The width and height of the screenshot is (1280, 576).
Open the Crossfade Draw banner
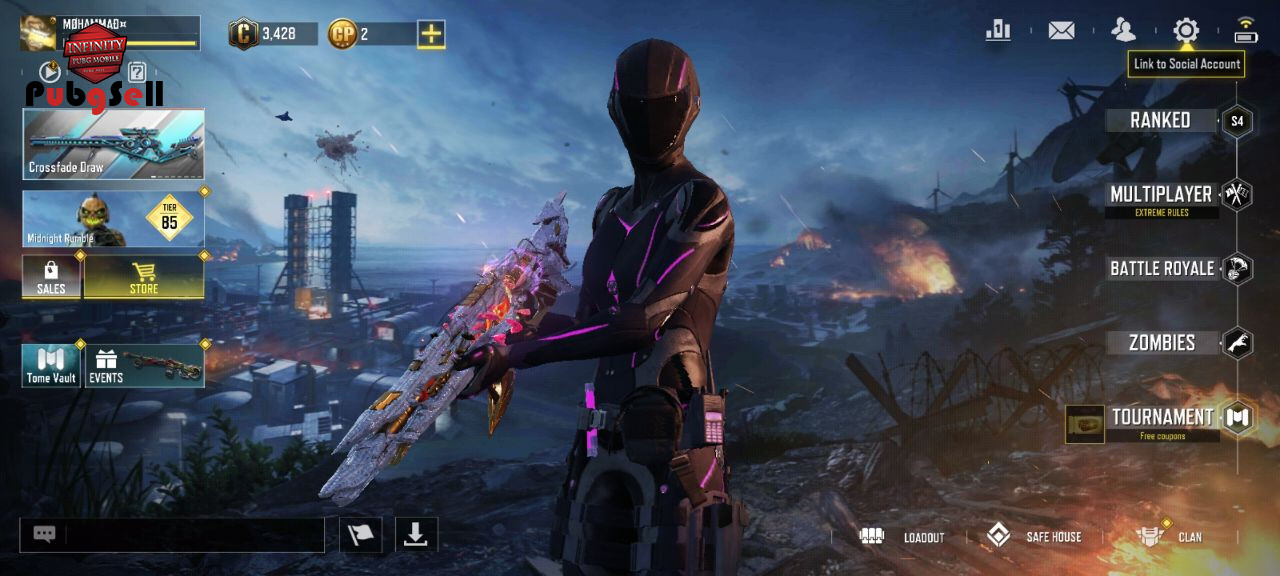tap(113, 144)
